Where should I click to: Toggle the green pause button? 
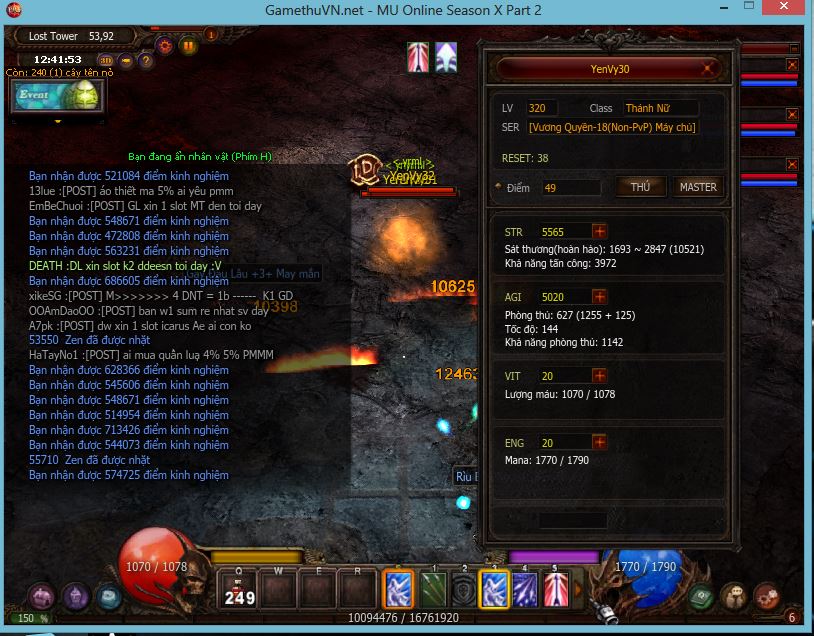tap(188, 45)
